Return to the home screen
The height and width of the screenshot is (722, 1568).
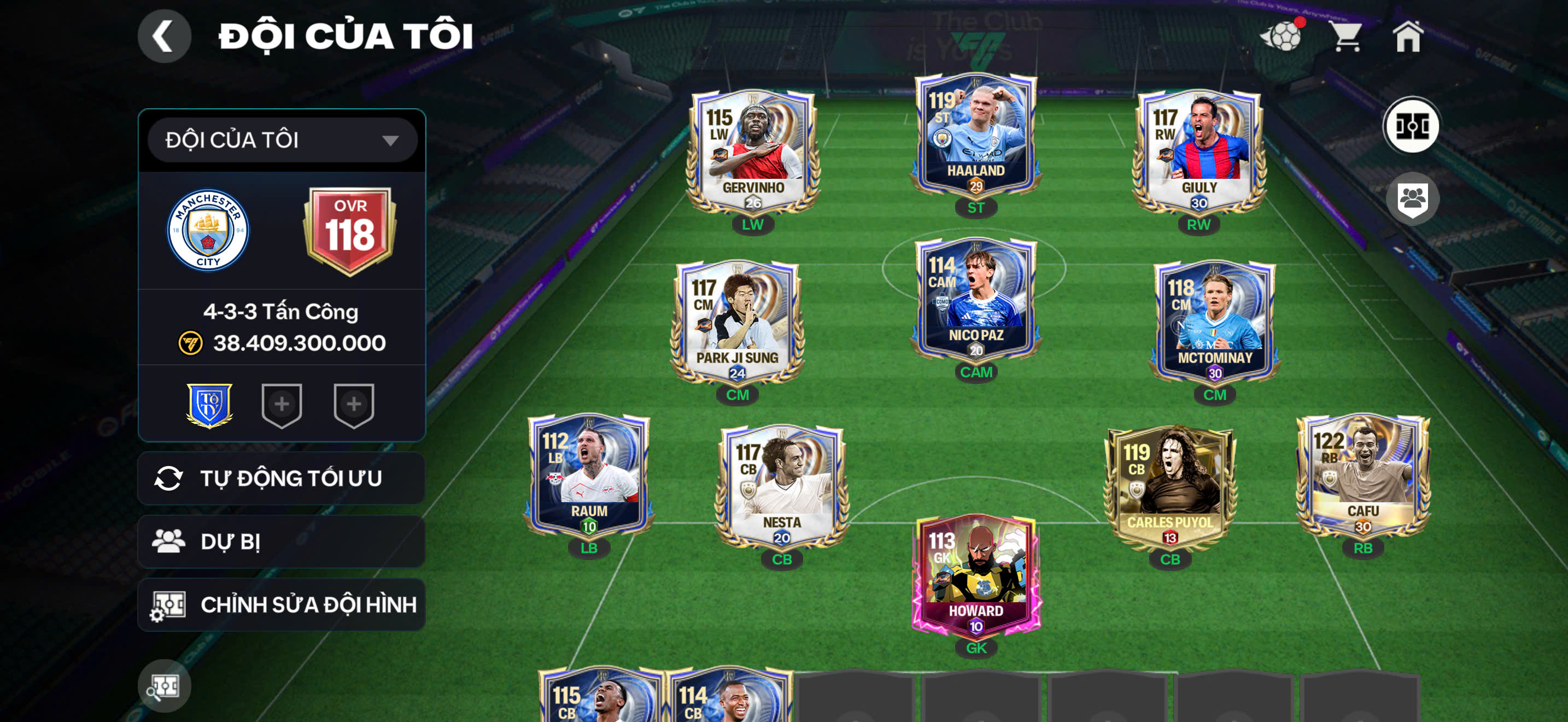point(1407,37)
